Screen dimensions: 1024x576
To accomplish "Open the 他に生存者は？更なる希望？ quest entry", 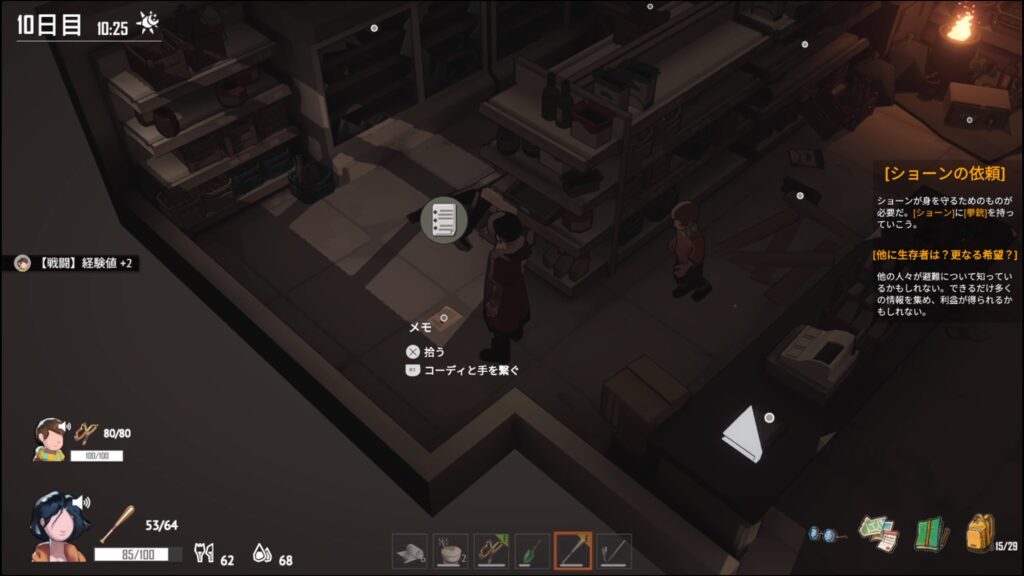I will 945,254.
